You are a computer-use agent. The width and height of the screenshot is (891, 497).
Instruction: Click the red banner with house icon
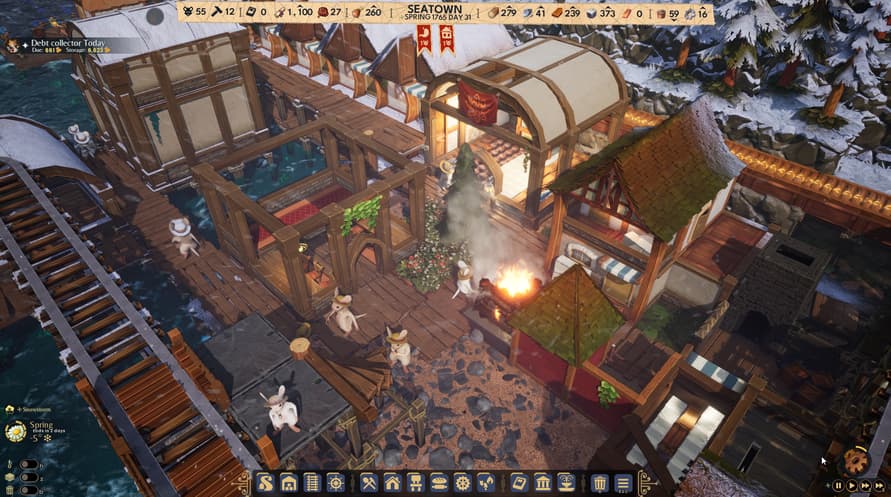pyautogui.click(x=446, y=38)
